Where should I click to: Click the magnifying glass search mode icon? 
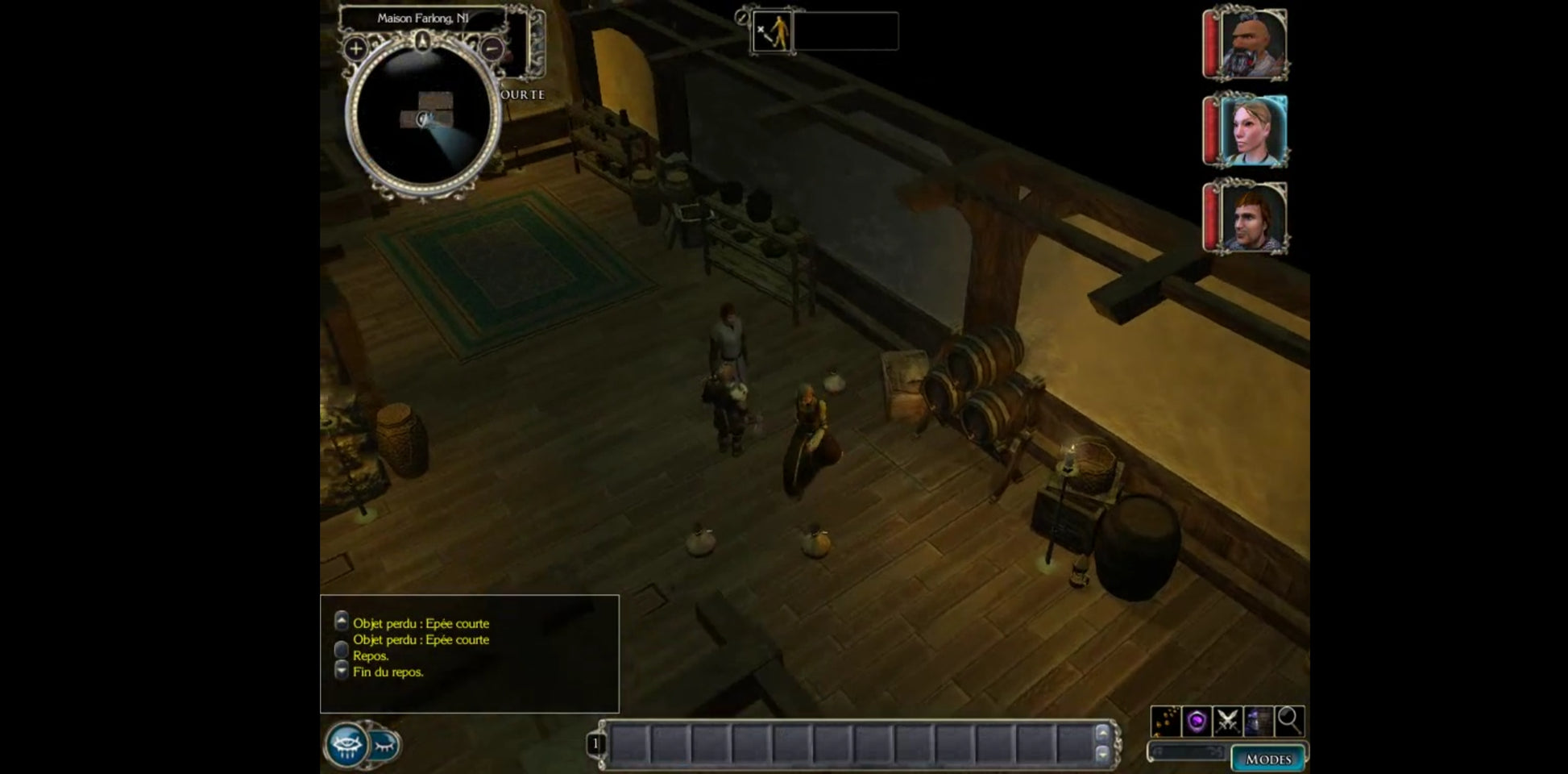[1288, 720]
